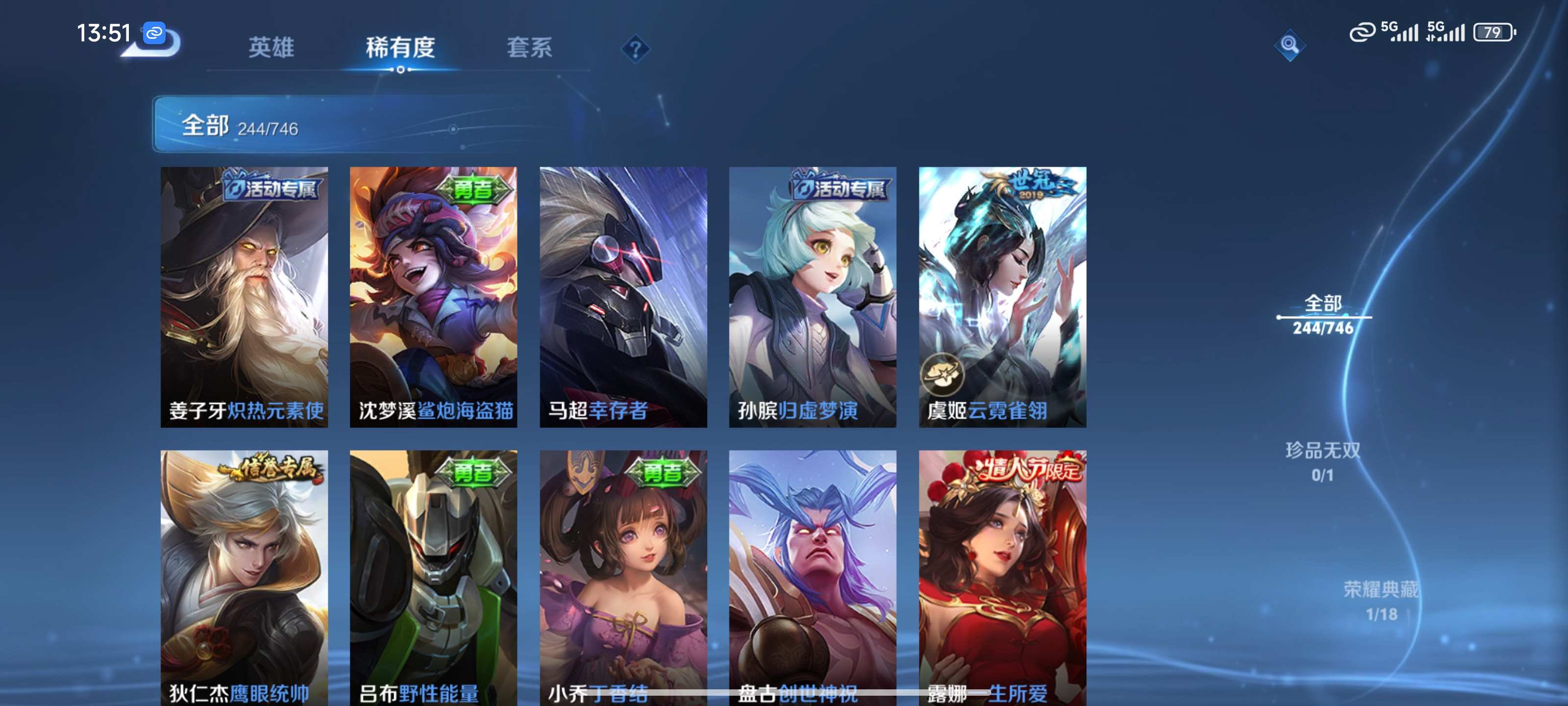Open the magnifying glass search
The image size is (1568, 706).
click(x=1289, y=45)
